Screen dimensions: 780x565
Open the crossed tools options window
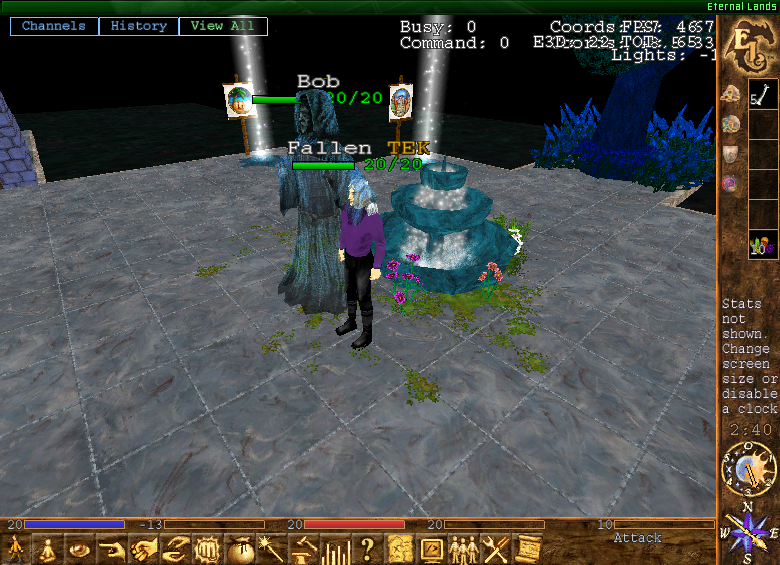tap(495, 549)
